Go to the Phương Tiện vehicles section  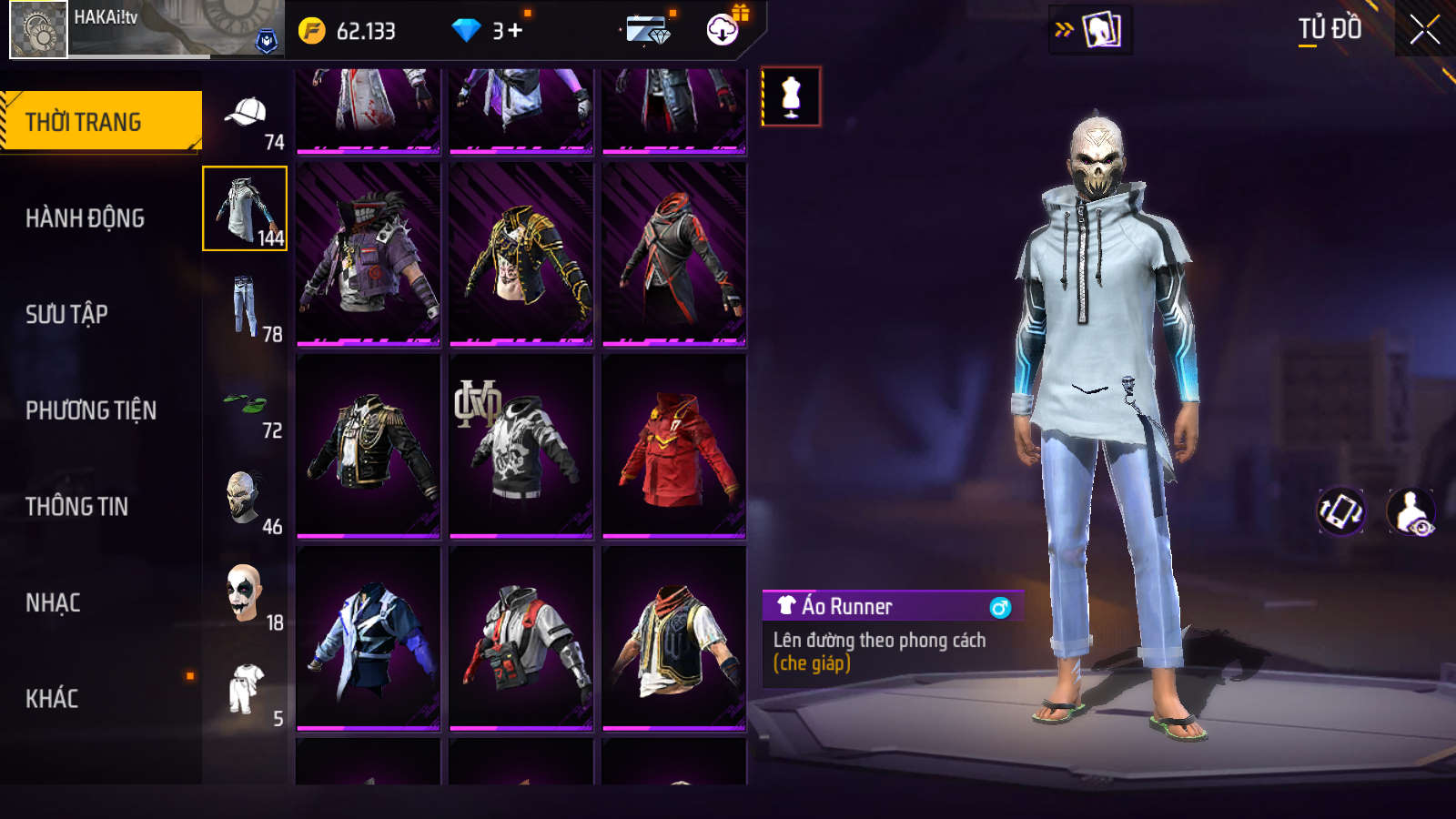coord(91,410)
